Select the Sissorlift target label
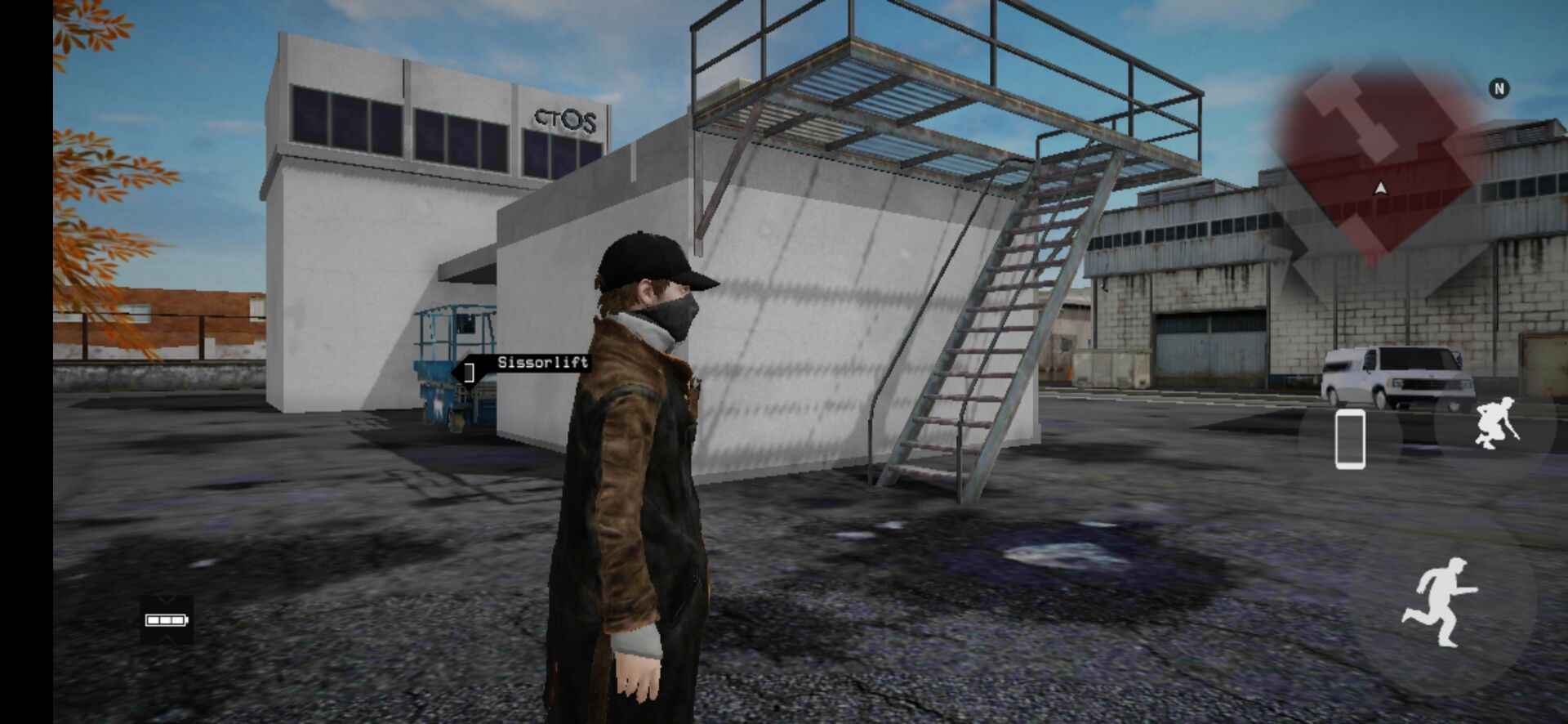The image size is (1568, 724). click(541, 363)
